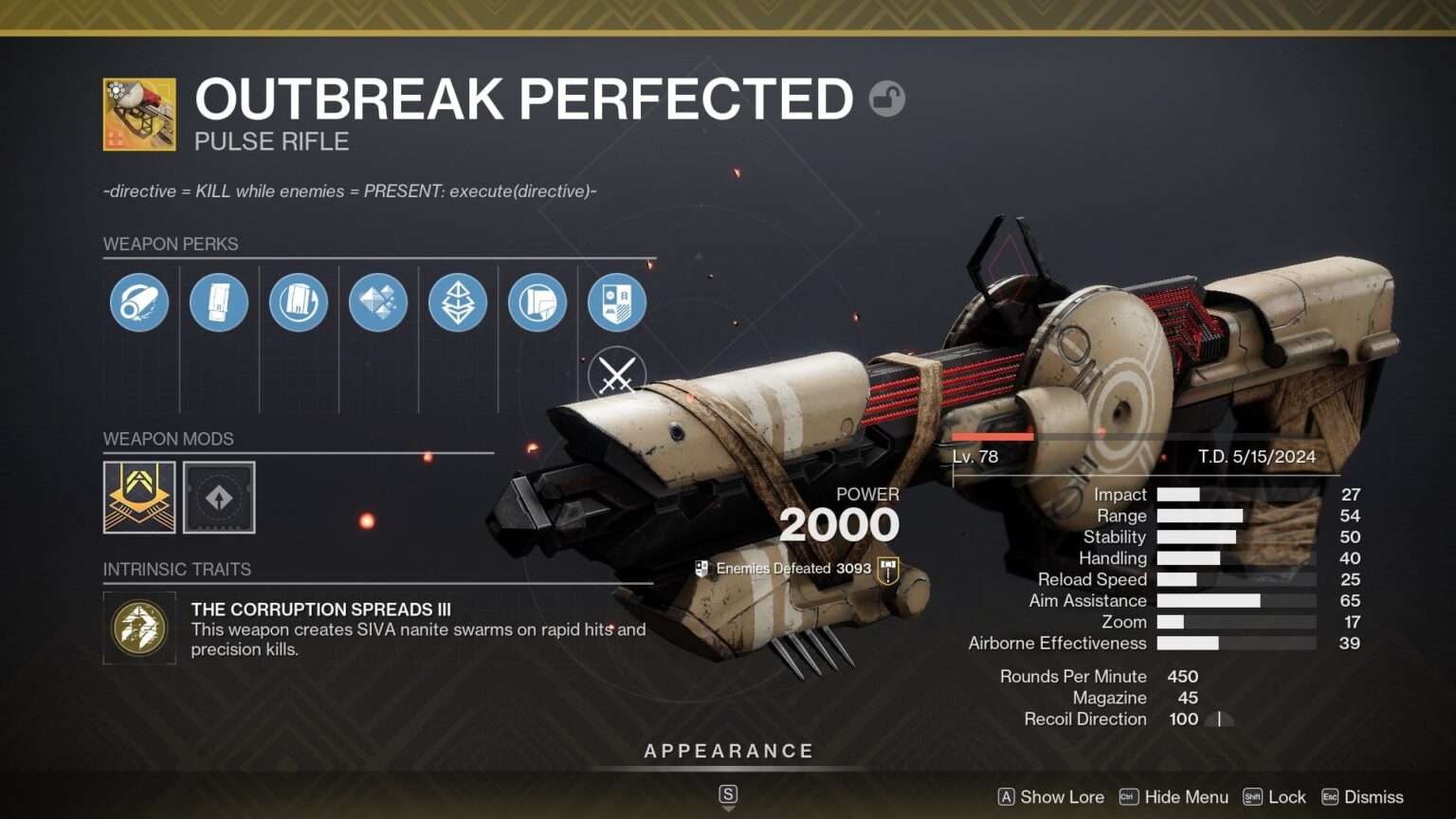Select the stacked-triangles fifth weapon perk
Image resolution: width=1456 pixels, height=819 pixels.
[x=458, y=301]
